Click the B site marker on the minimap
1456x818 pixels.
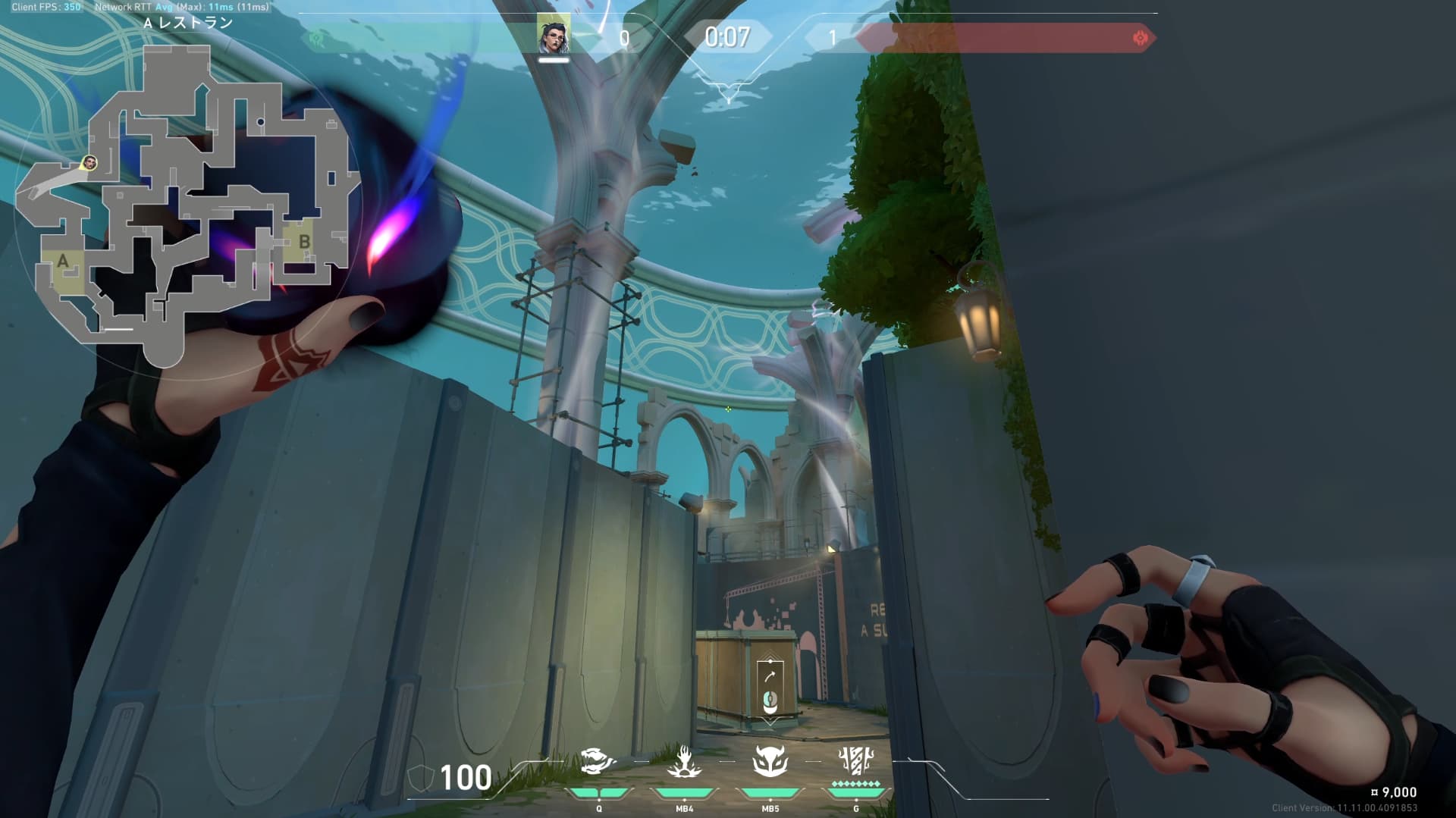pos(304,242)
